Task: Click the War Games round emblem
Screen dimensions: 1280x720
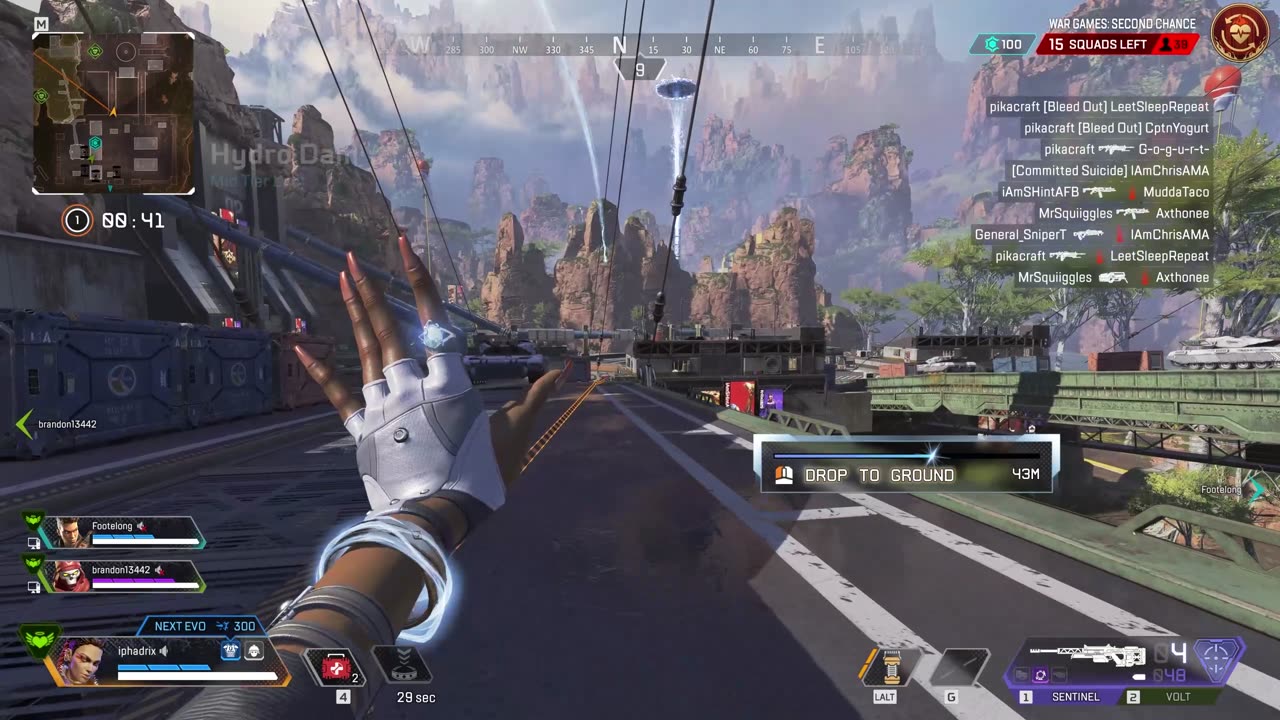Action: [x=1240, y=33]
